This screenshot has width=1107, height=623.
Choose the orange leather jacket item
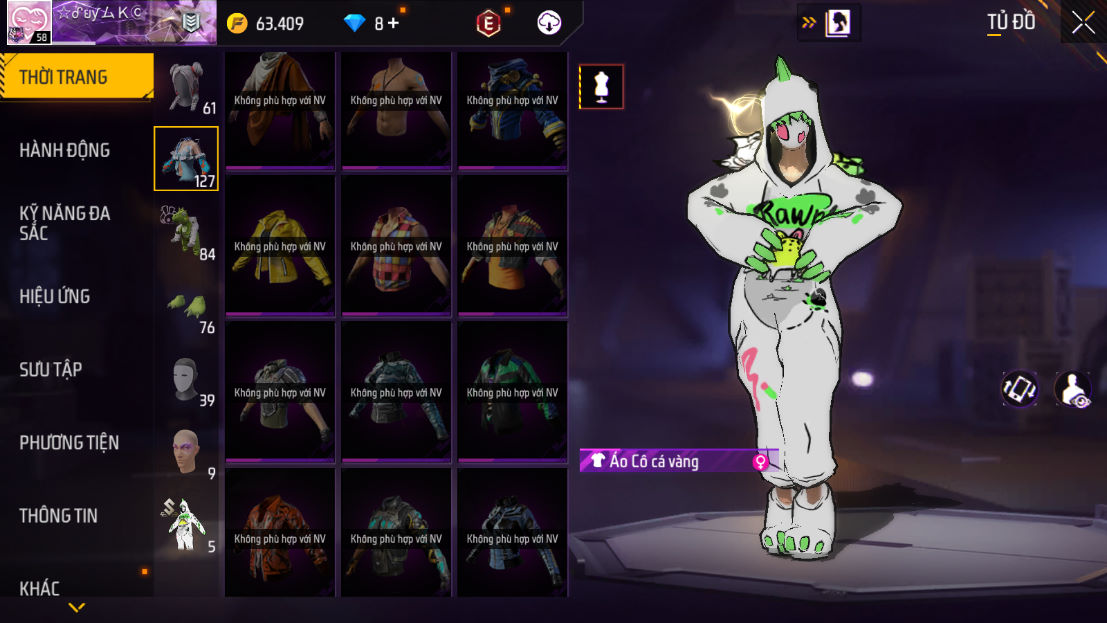click(x=280, y=538)
